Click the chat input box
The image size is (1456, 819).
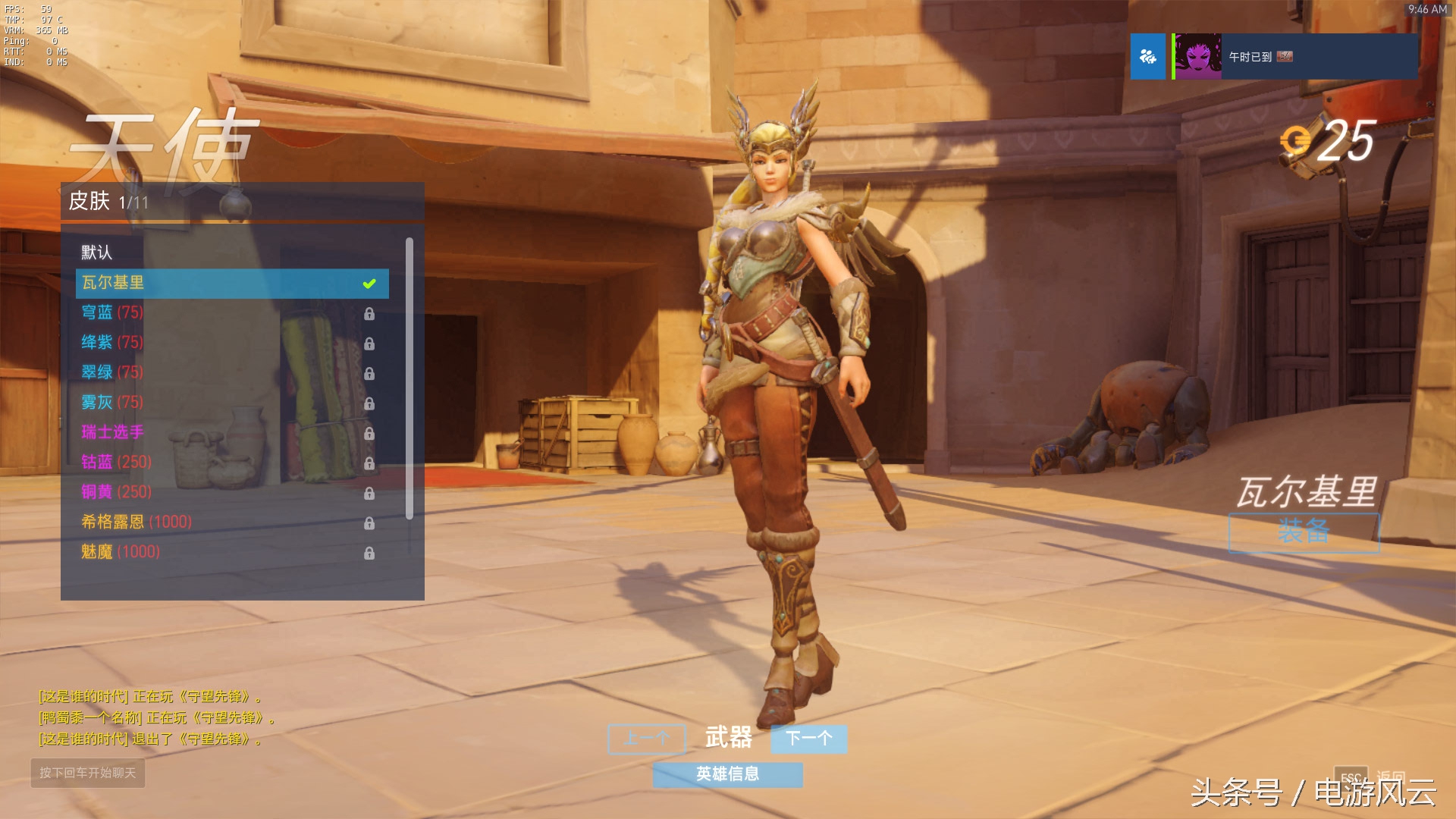(88, 773)
